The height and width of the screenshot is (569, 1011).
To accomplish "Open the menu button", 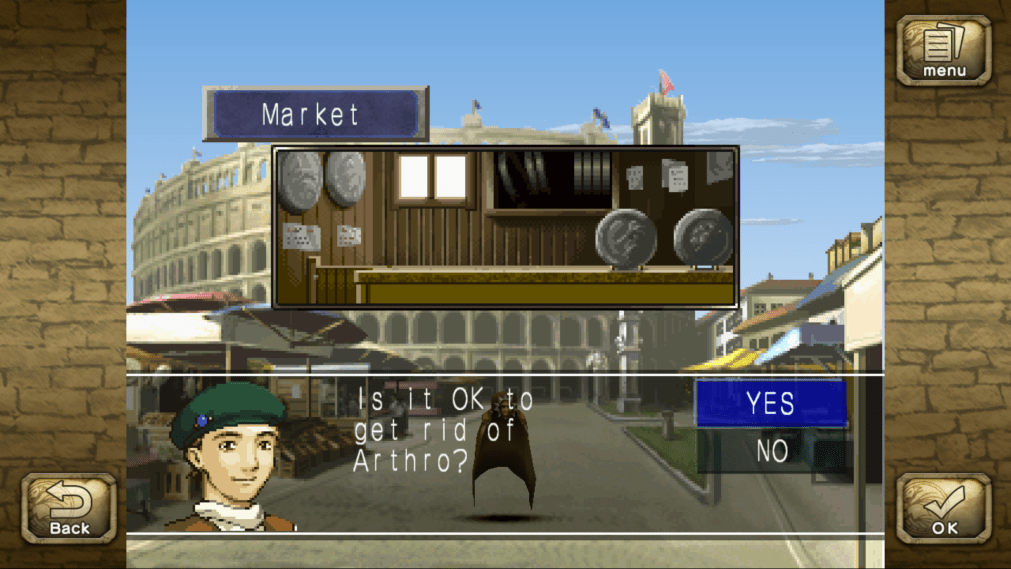I will [943, 50].
